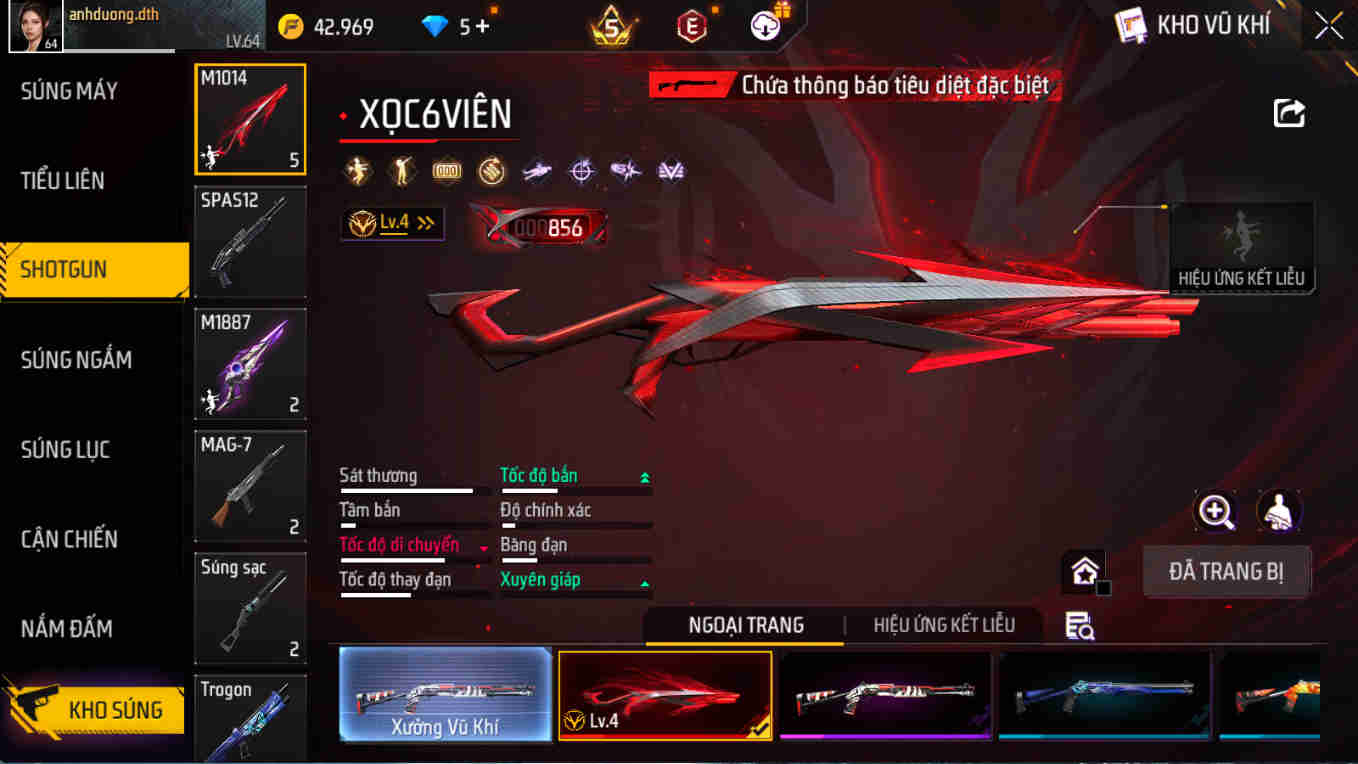The height and width of the screenshot is (764, 1358).
Task: Select the M1887 weapon thumbnail
Action: (250, 364)
